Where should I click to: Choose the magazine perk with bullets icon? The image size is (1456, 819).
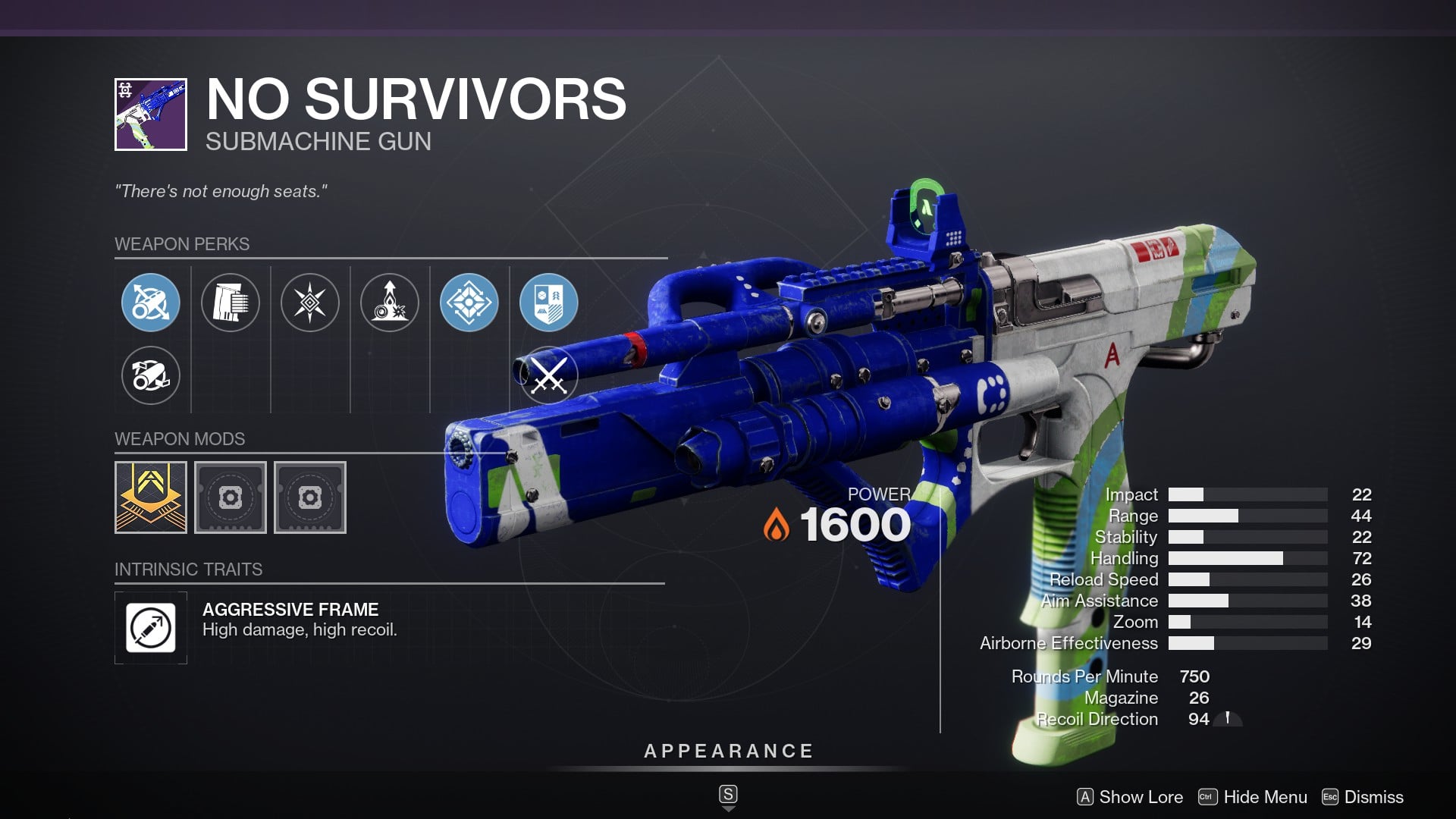pos(231,303)
